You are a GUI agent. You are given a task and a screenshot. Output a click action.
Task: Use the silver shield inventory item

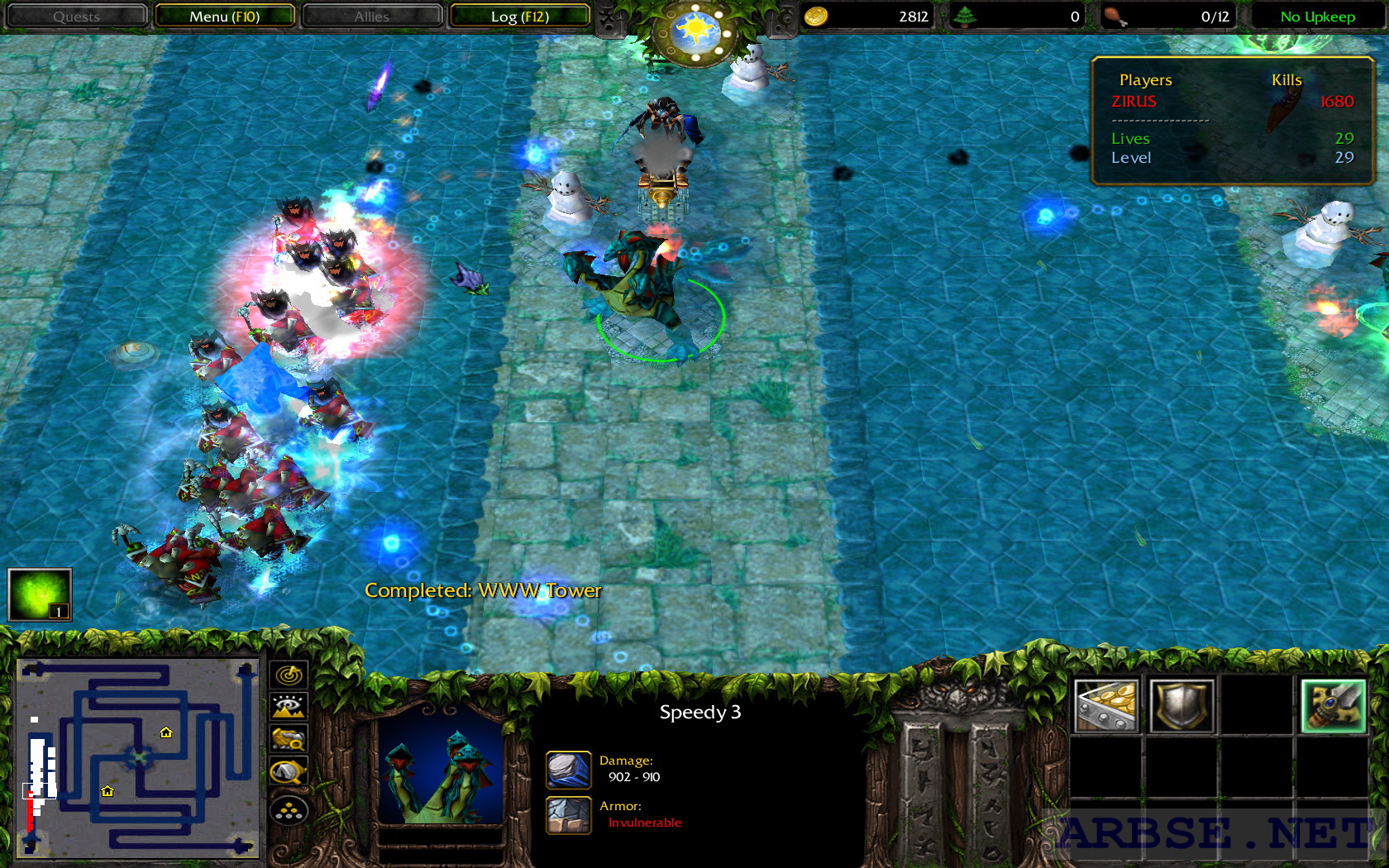click(x=1181, y=704)
